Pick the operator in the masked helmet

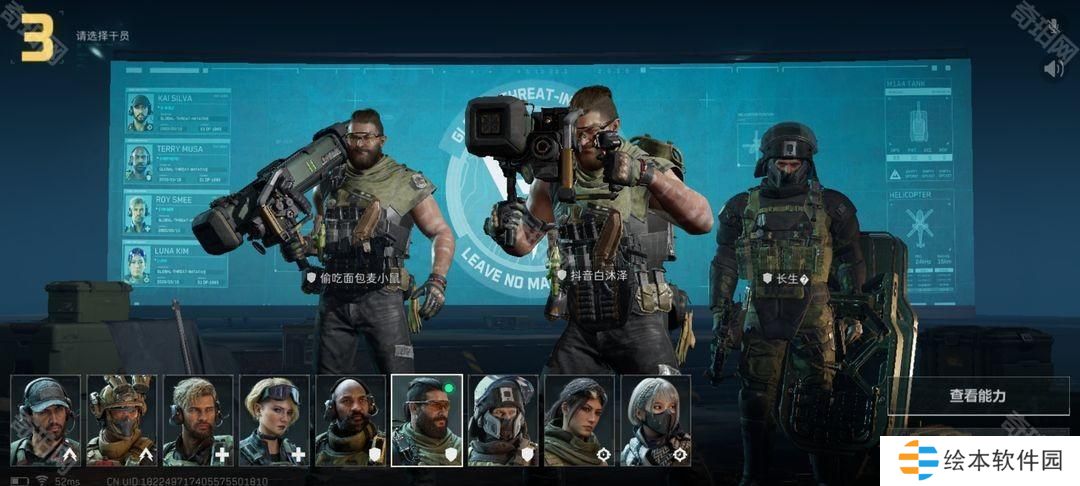tap(503, 420)
